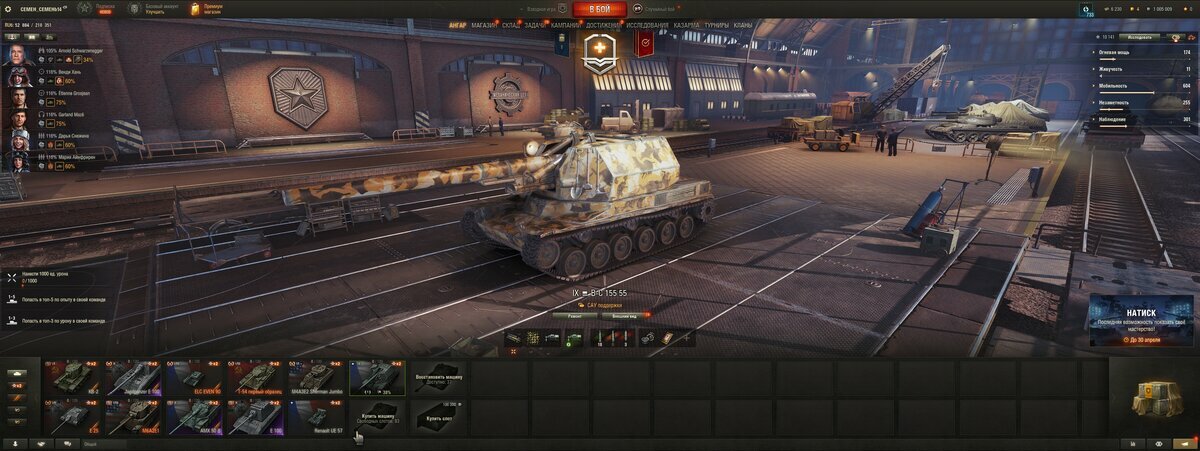Open the Восстановить машину tile

tap(439, 378)
